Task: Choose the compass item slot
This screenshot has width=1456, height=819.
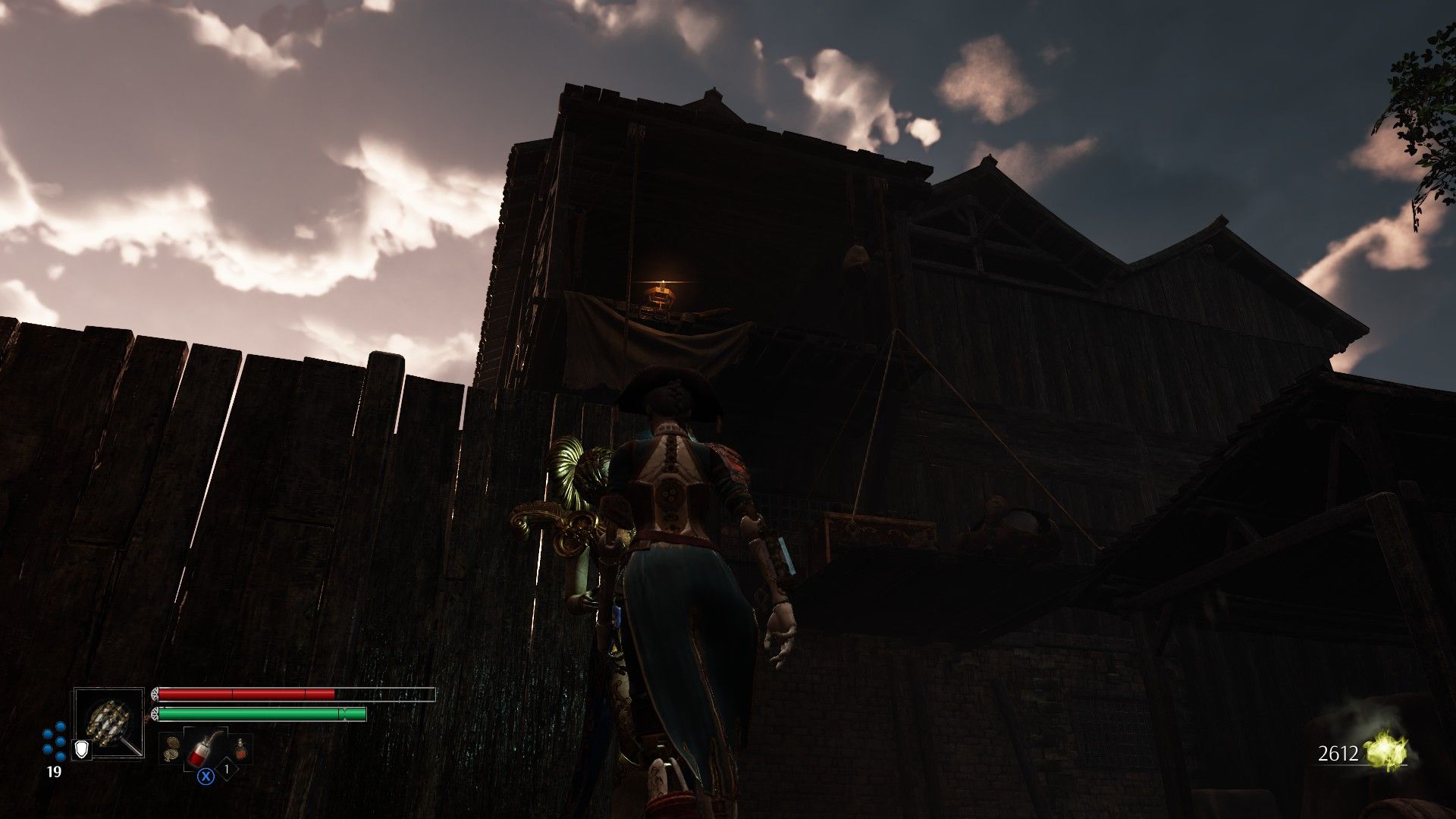Action: (171, 748)
